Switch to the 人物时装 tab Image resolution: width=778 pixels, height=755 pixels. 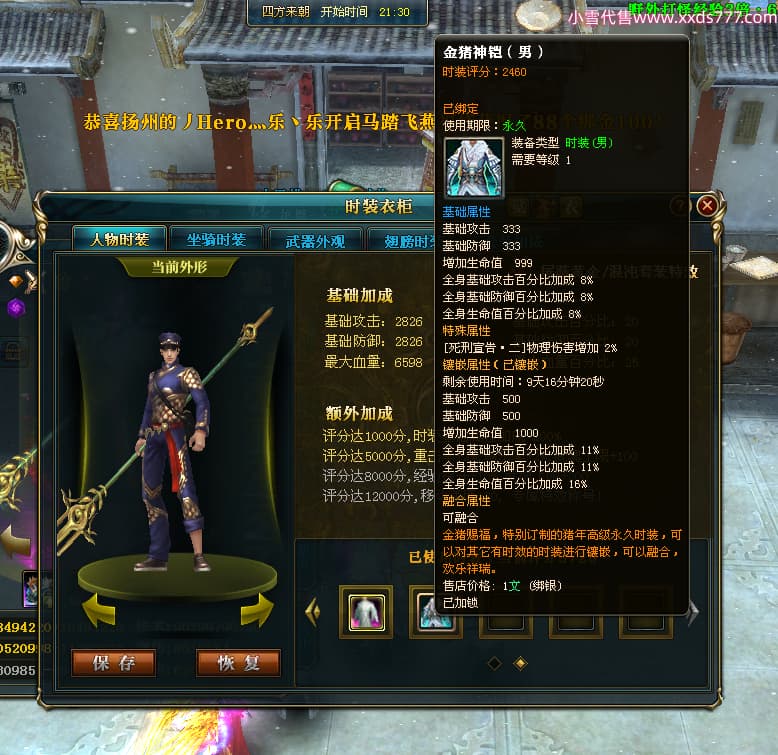[120, 240]
